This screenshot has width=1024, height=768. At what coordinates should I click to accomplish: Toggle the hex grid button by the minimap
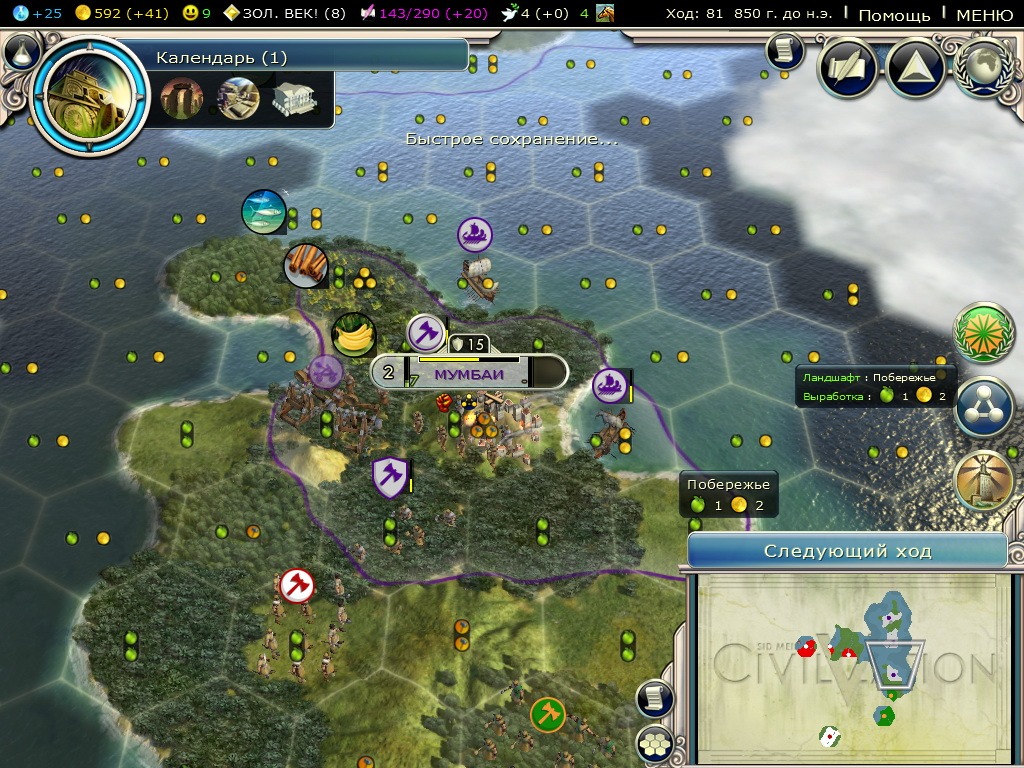click(655, 743)
